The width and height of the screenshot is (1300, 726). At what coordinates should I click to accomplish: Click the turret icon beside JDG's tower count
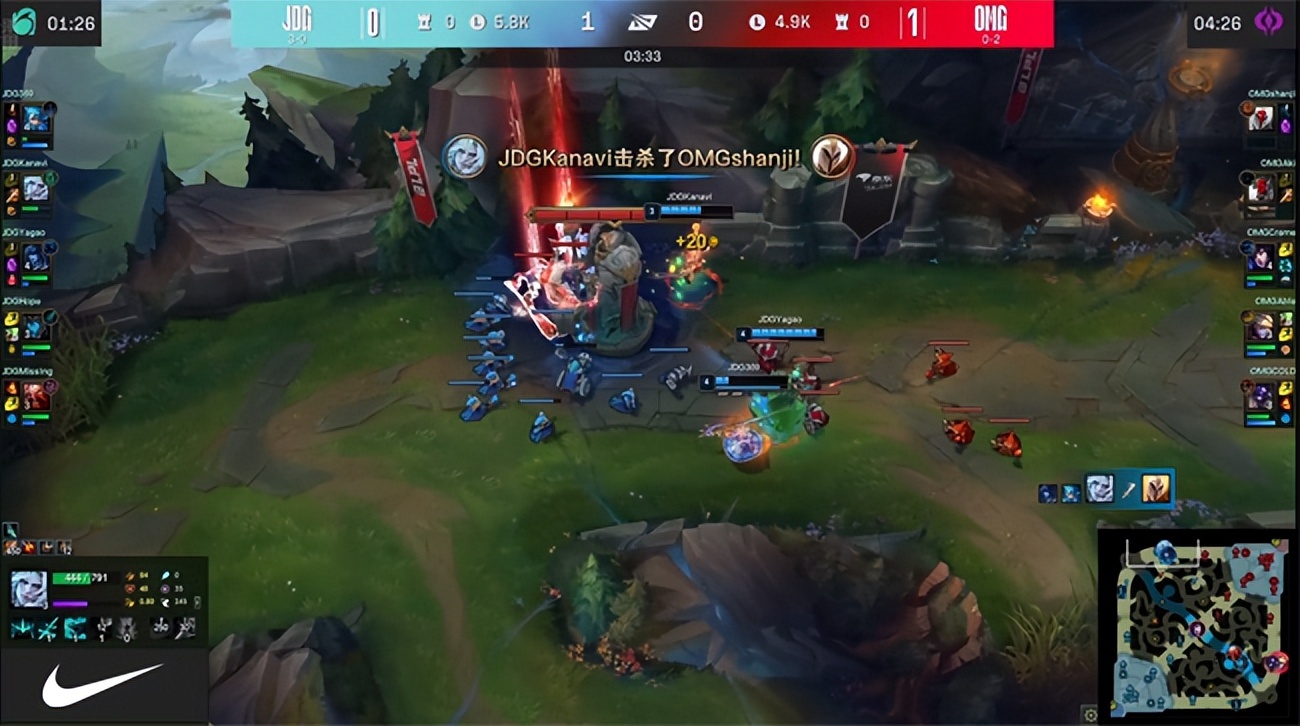(425, 21)
